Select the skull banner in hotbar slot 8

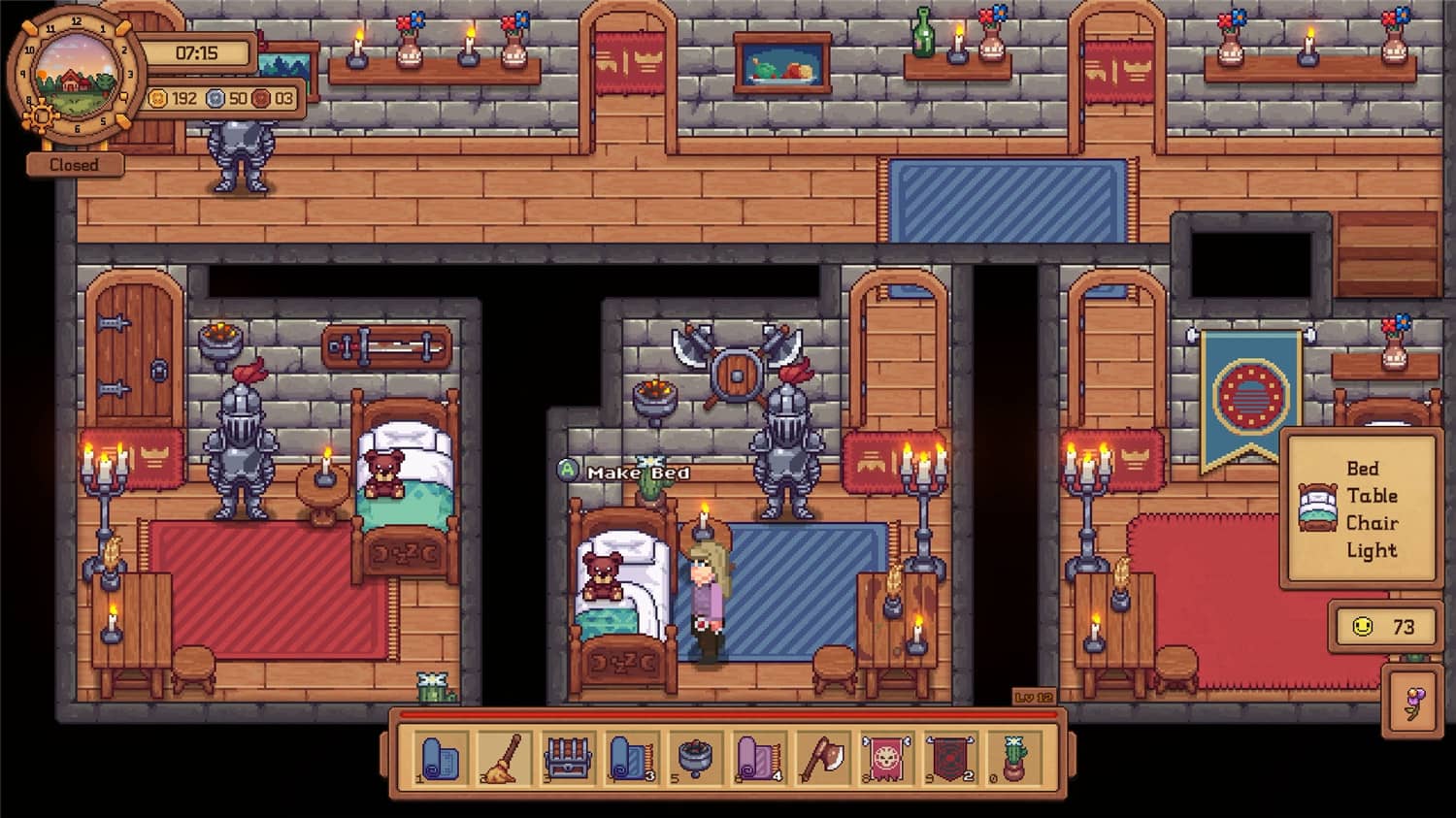tap(885, 759)
